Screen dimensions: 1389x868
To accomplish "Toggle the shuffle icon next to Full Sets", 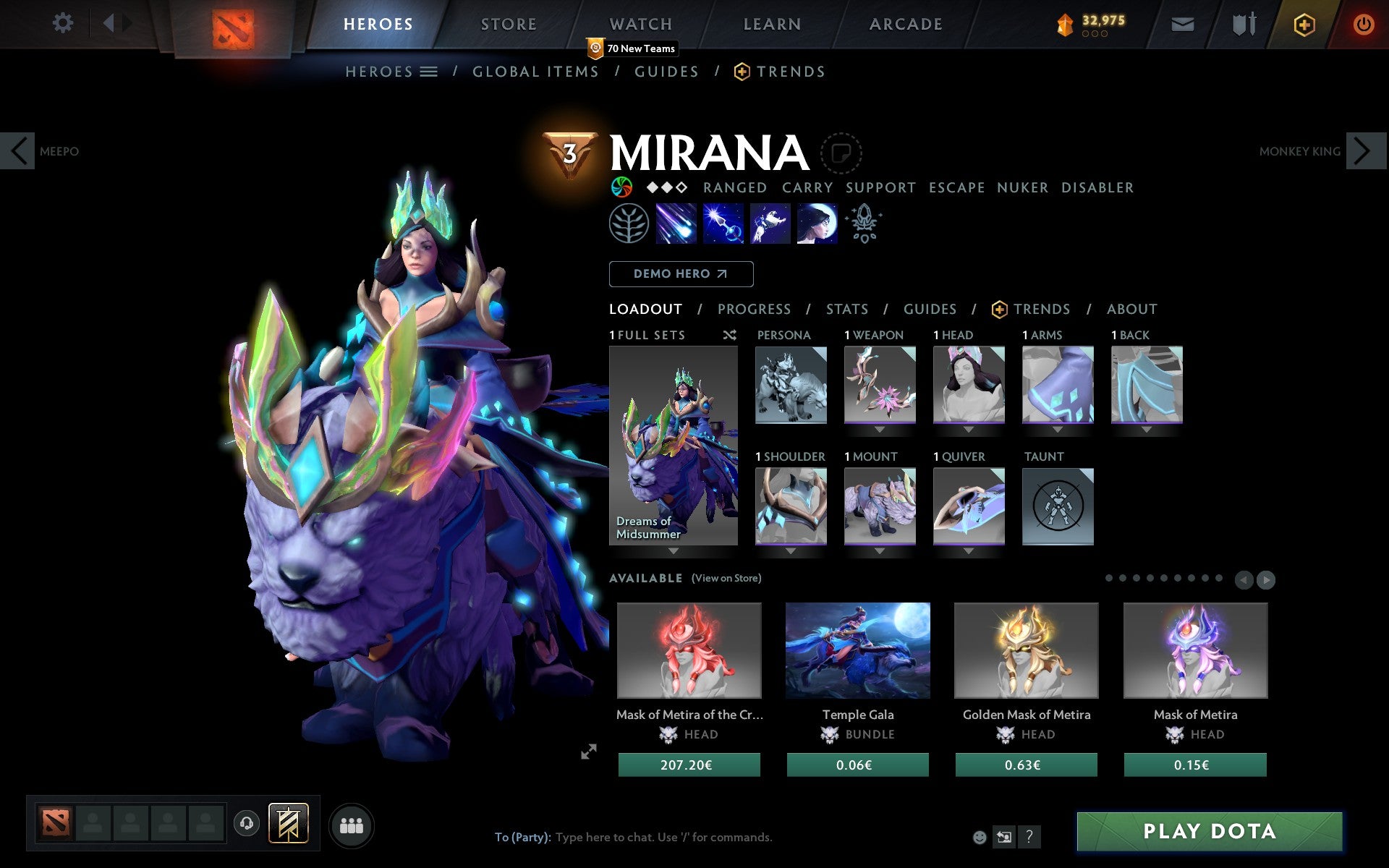I will pyautogui.click(x=729, y=335).
